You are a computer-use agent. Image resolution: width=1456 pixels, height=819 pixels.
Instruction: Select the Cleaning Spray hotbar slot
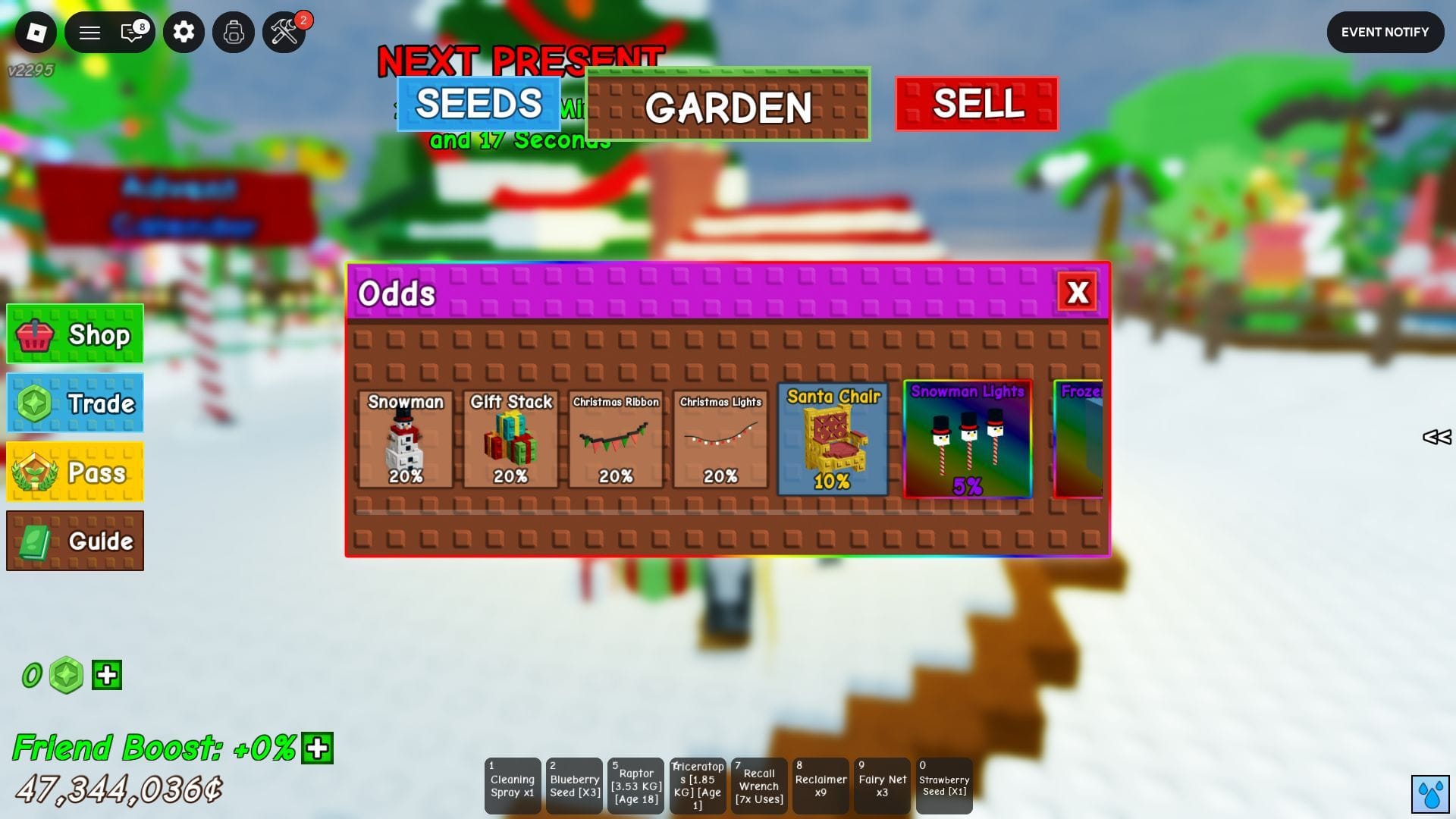513,785
